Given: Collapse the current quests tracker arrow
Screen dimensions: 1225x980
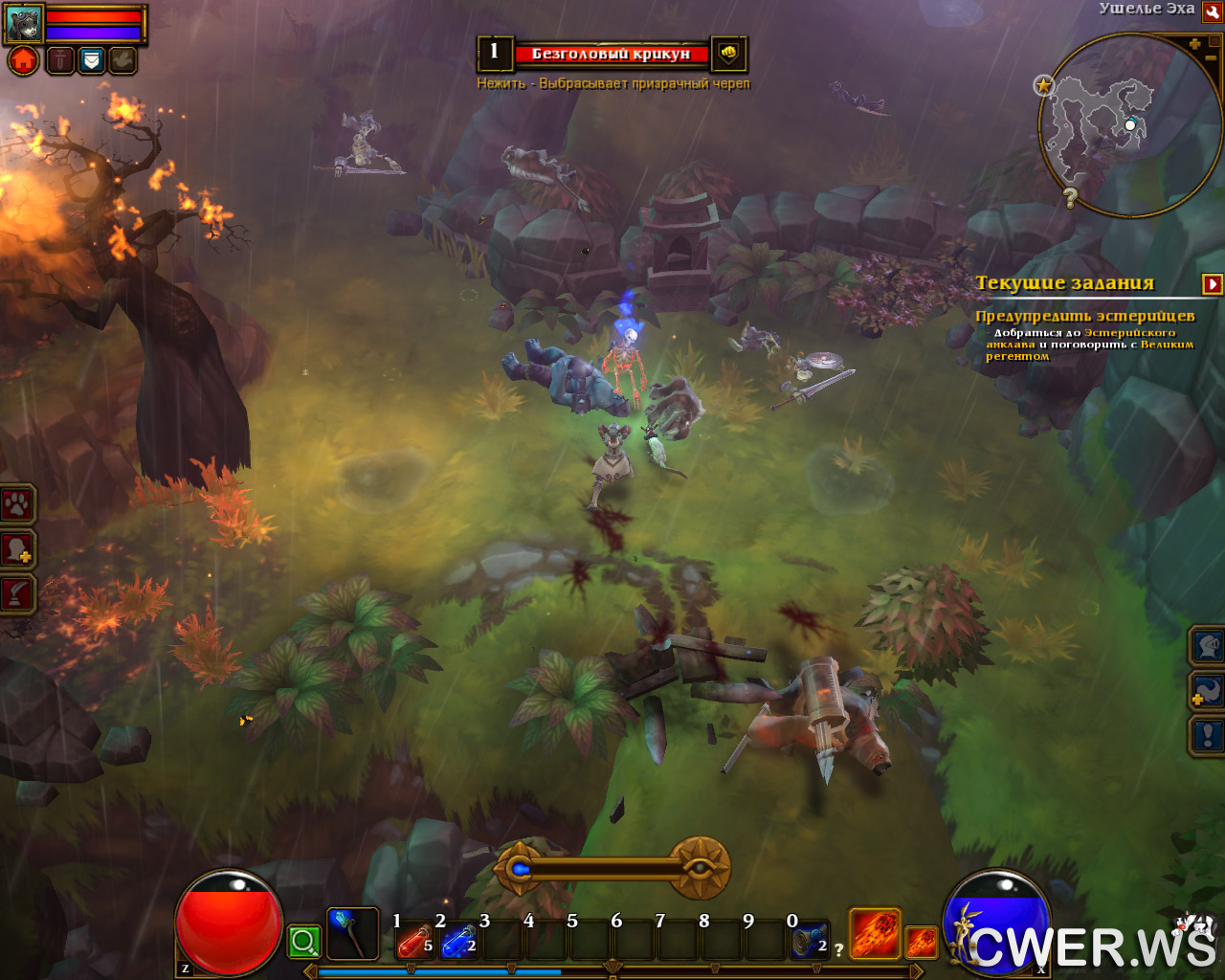Looking at the screenshot, I should [x=1213, y=284].
